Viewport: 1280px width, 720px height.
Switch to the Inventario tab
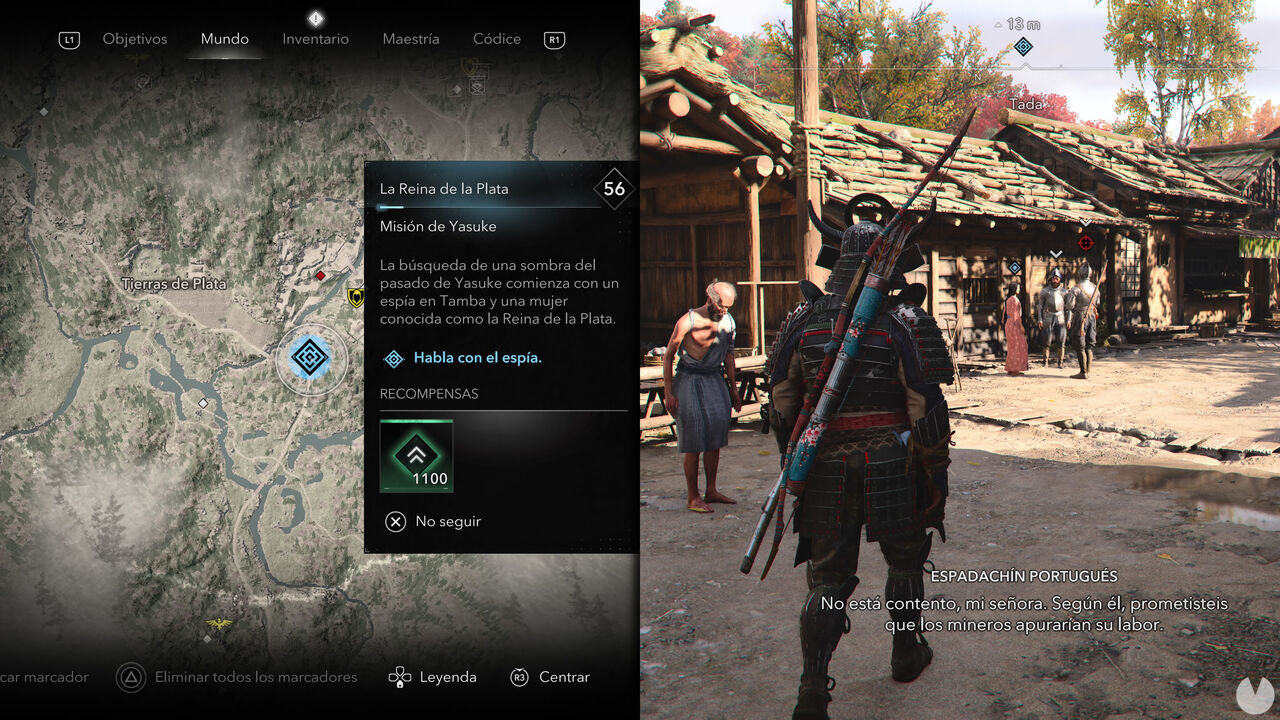click(x=315, y=39)
